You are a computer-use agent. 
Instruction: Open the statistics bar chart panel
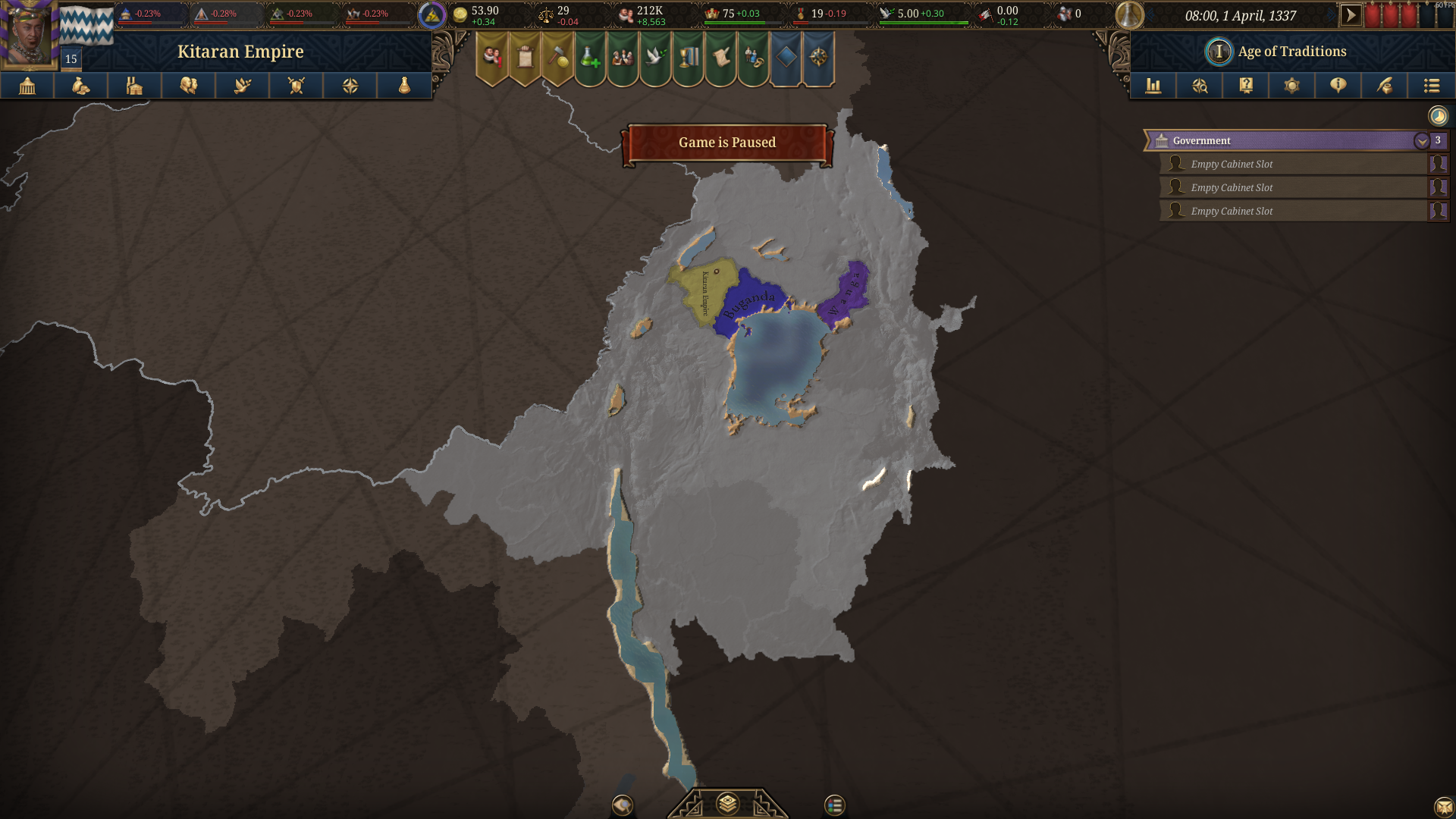pyautogui.click(x=1153, y=86)
